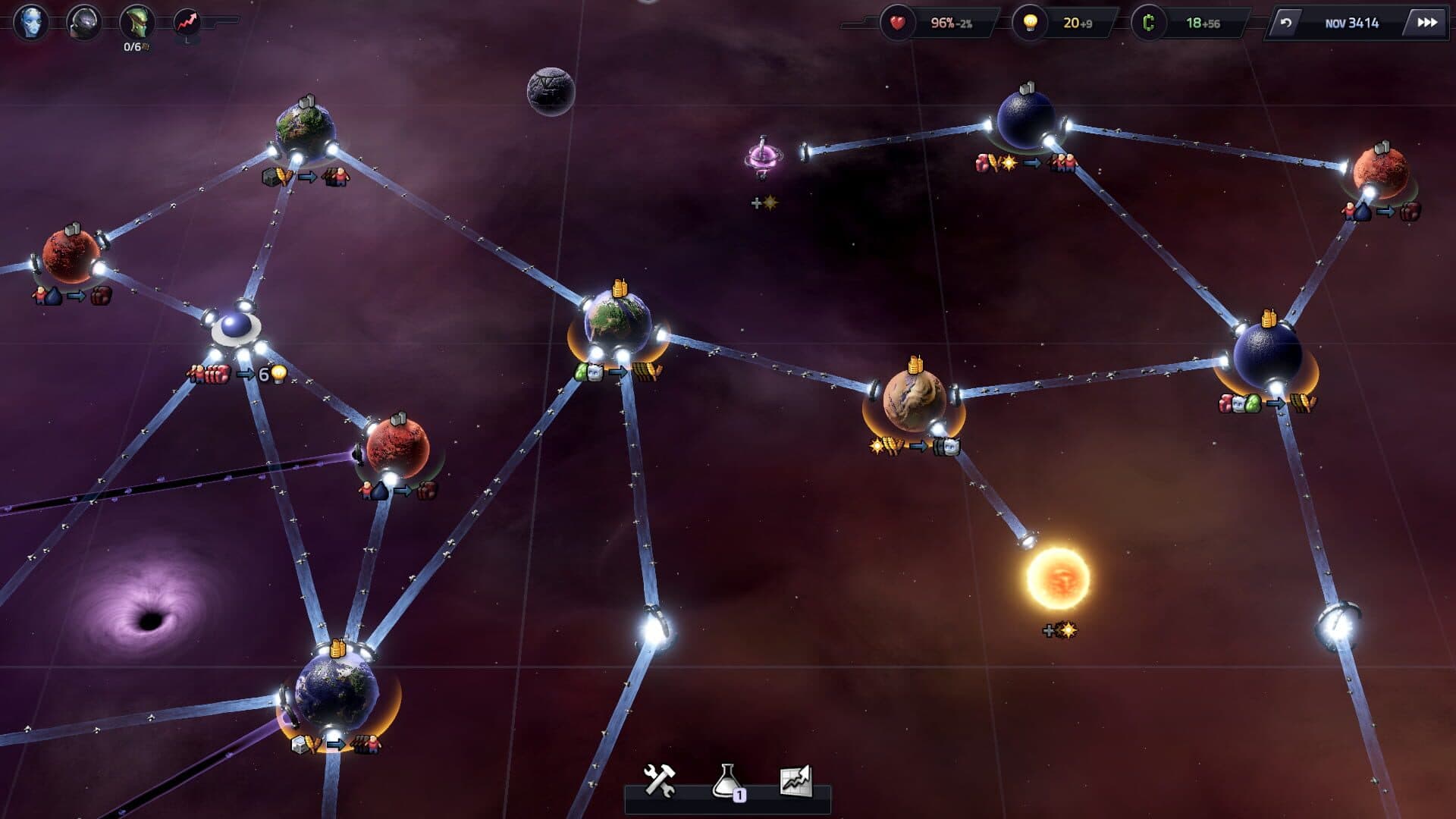Viewport: 1456px width, 819px height.
Task: Show the statistics chart panel
Action: (795, 781)
